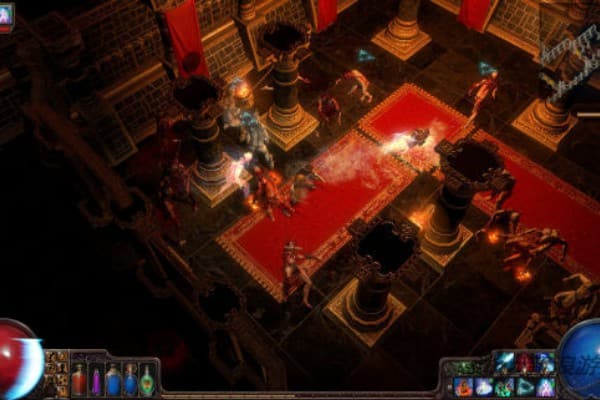Trigger the orange fiery figure skill
This screenshot has width=600, height=400.
(463, 387)
